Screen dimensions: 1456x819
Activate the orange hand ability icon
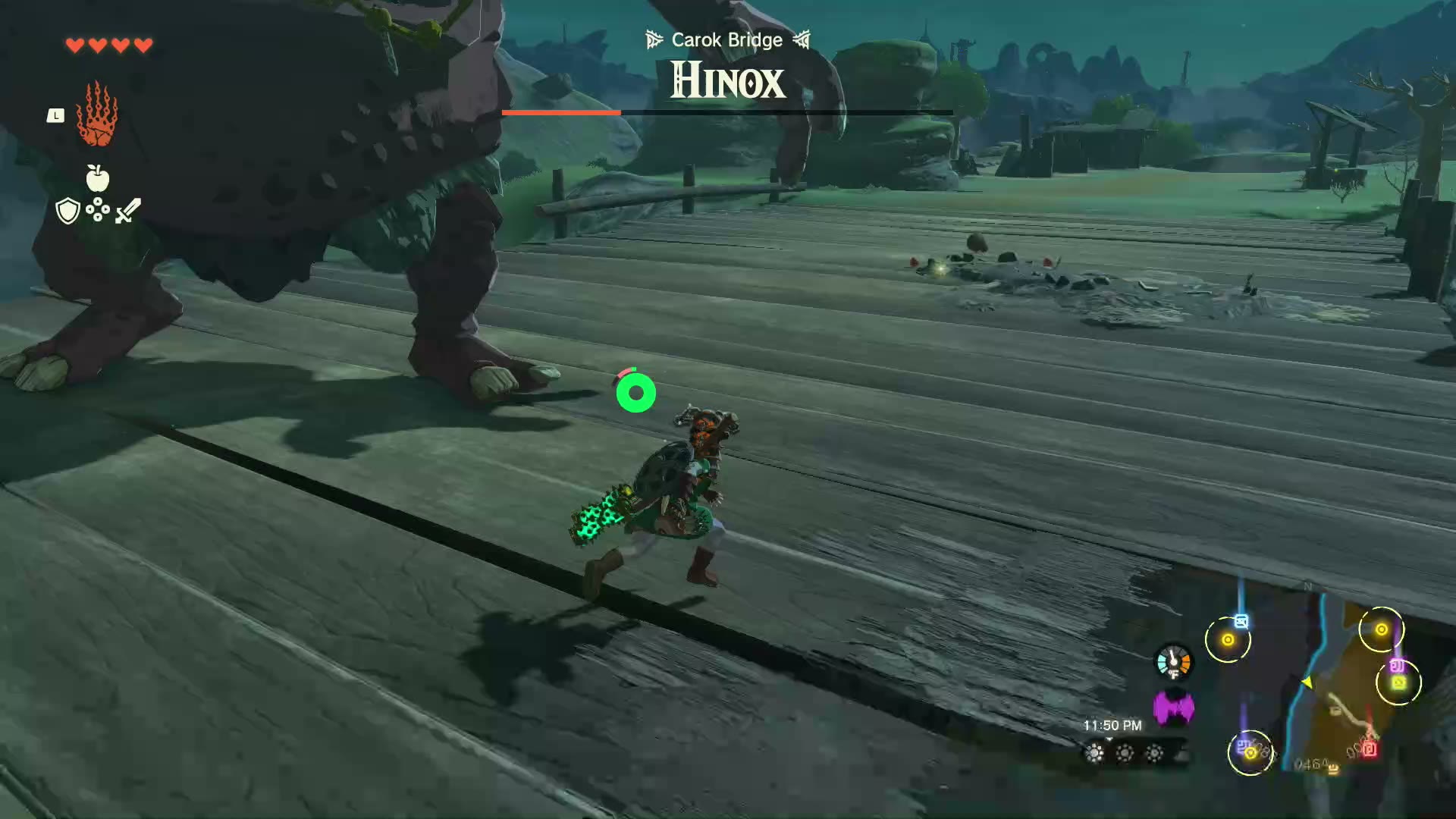(x=97, y=115)
